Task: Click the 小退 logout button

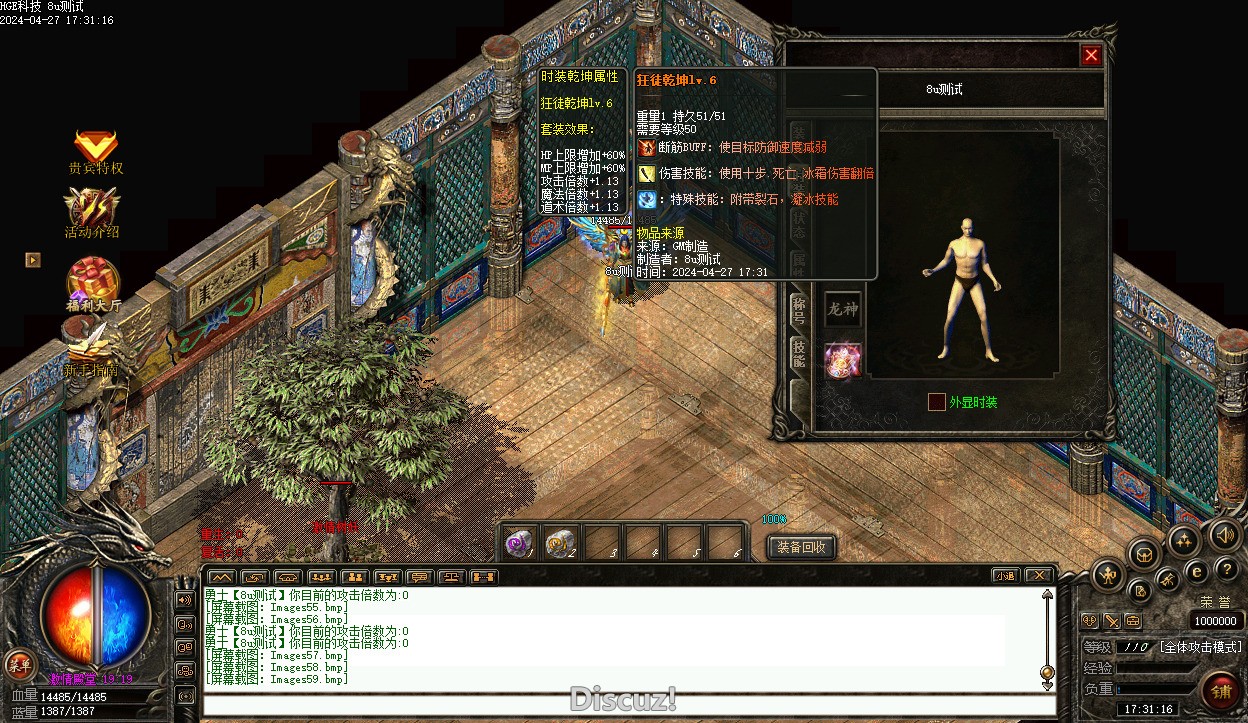Action: [x=1005, y=576]
